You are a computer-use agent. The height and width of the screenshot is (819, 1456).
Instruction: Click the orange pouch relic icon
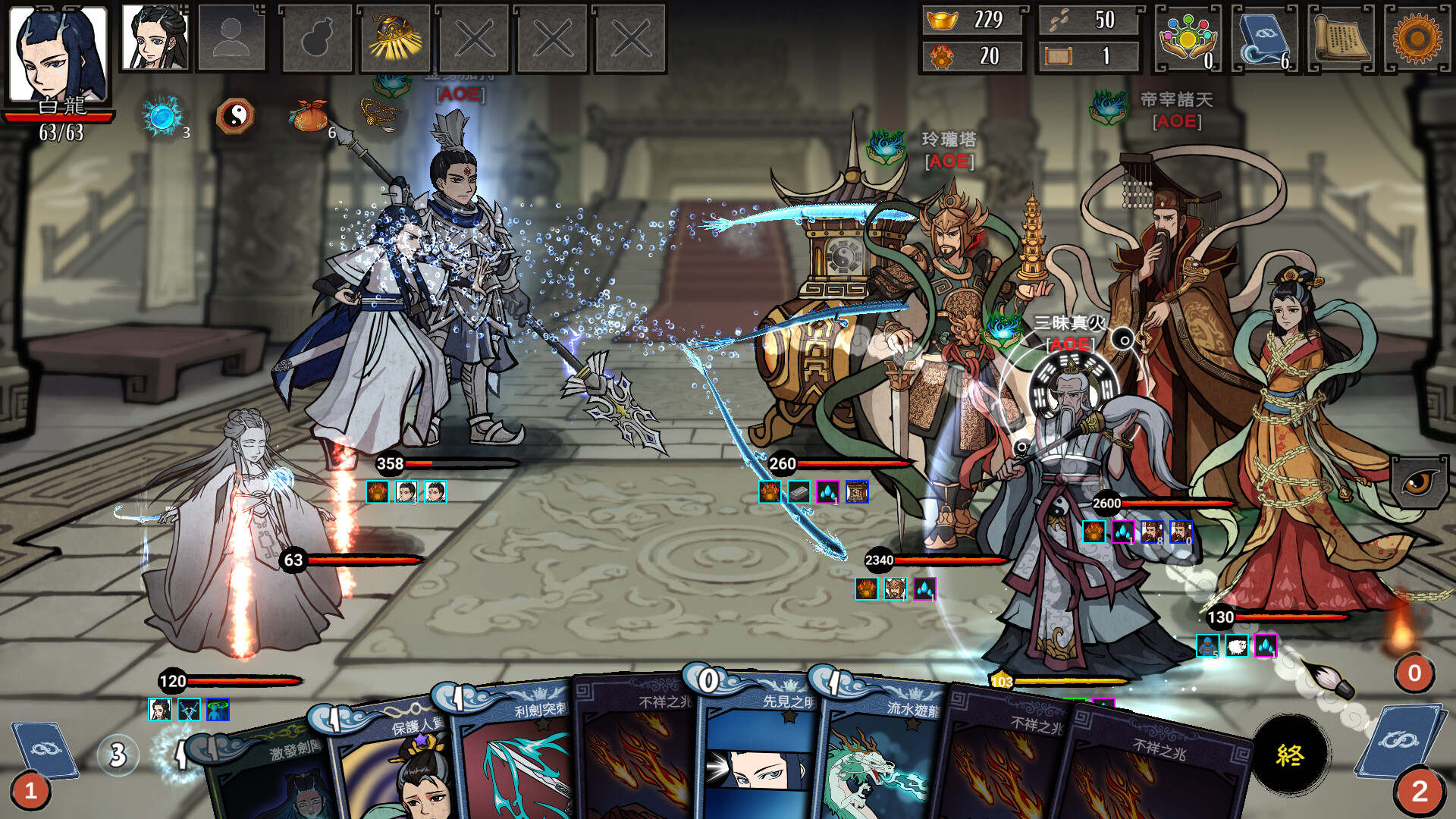[309, 116]
